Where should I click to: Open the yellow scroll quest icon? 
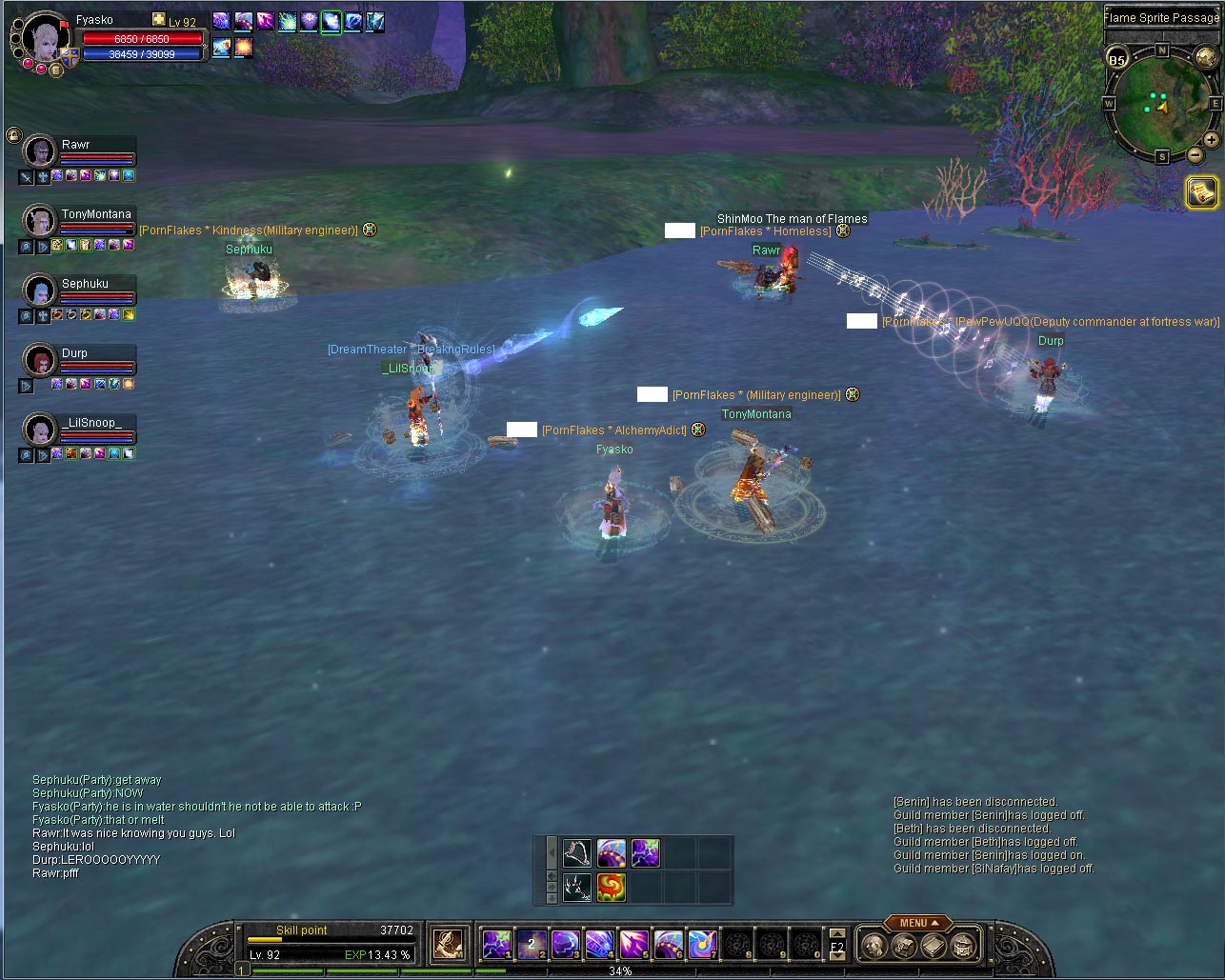click(x=1202, y=192)
